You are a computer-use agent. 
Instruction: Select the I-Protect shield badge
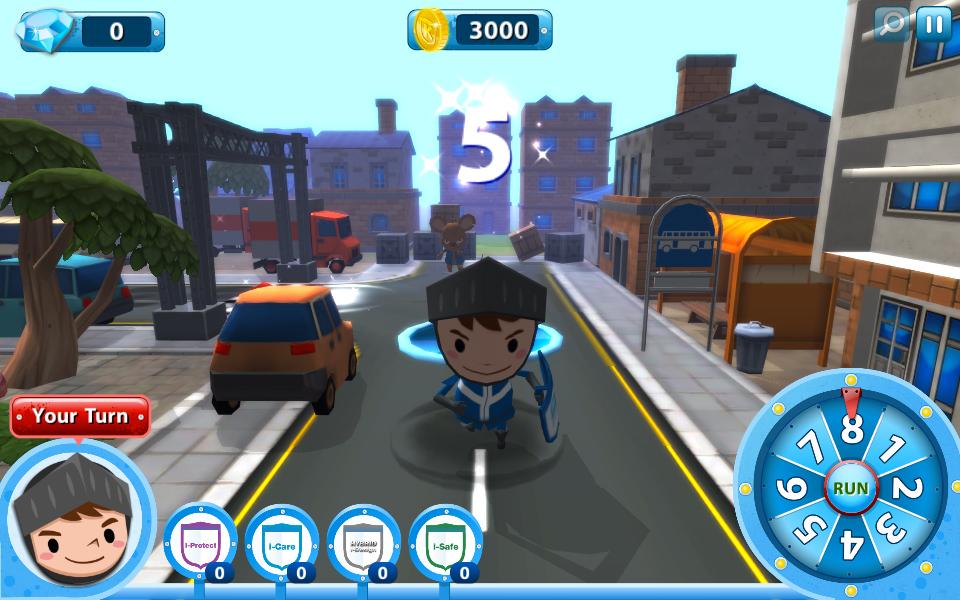[x=199, y=545]
